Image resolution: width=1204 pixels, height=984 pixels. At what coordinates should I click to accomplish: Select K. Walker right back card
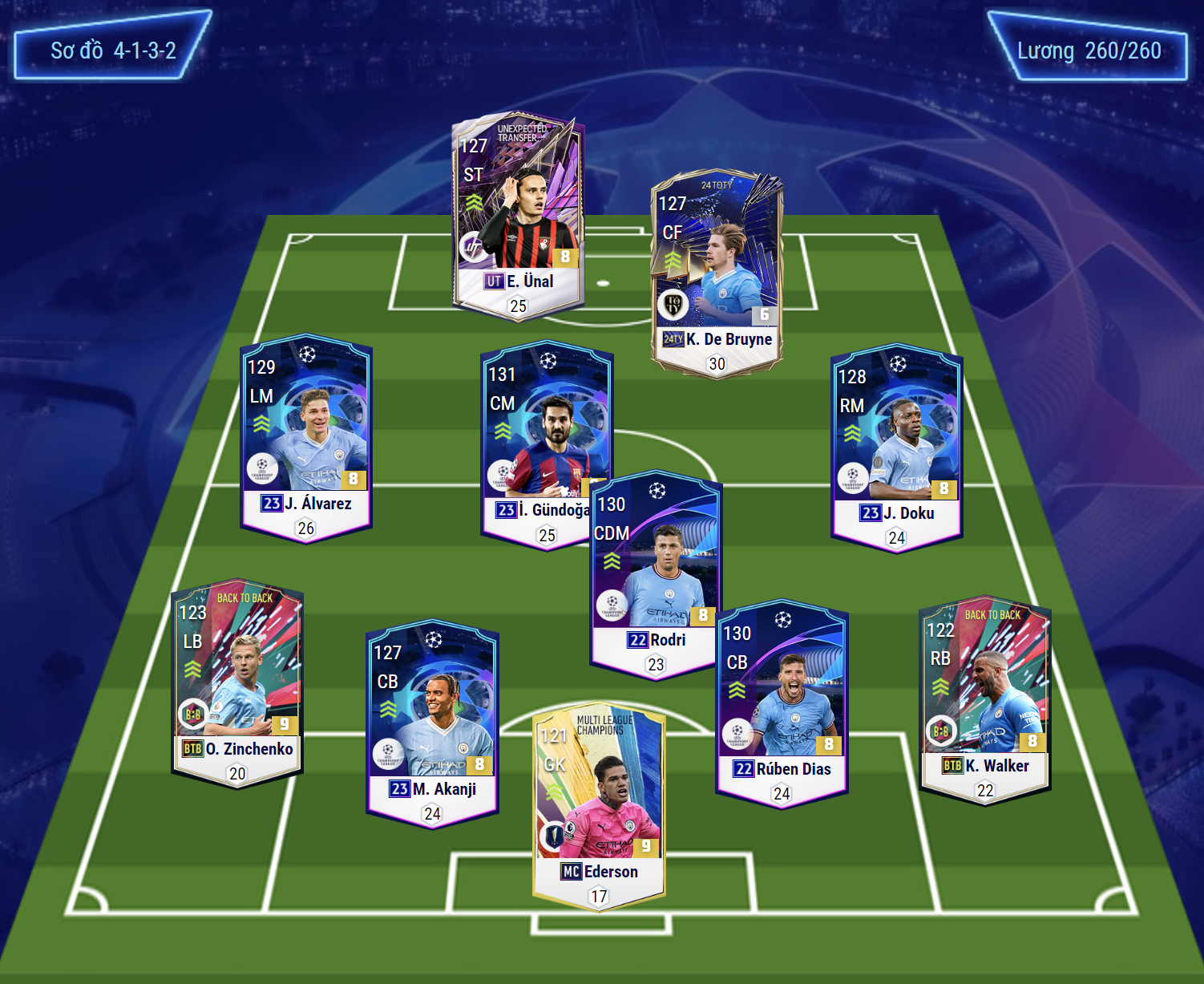(984, 700)
